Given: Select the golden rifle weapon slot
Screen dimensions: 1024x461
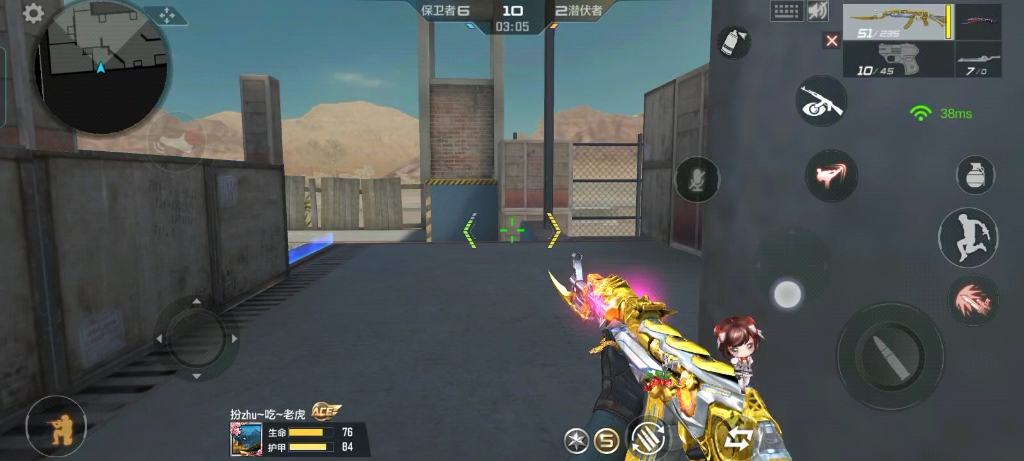Looking at the screenshot, I should pos(897,23).
